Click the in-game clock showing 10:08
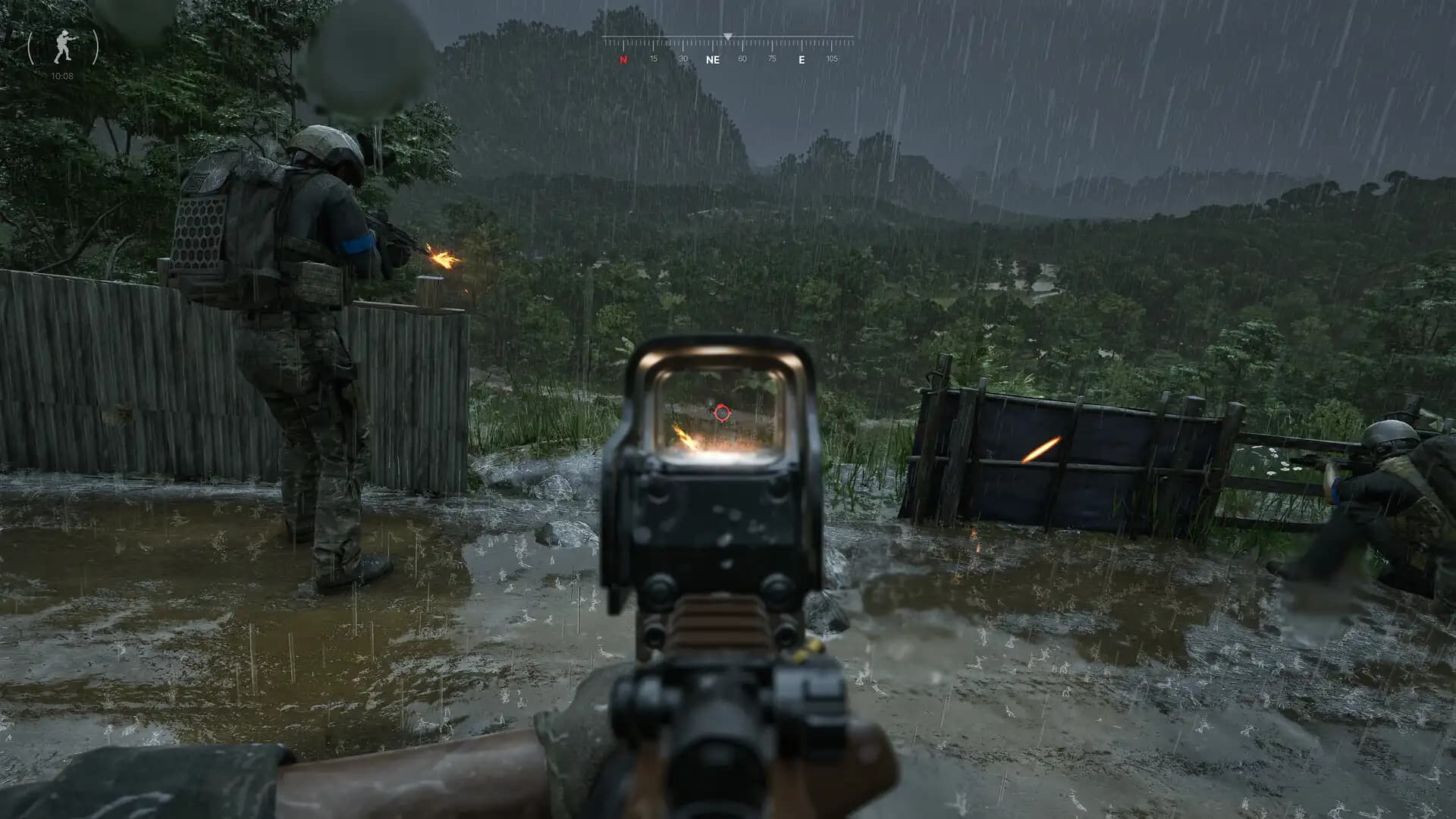Screen dimensions: 1456x819 61,75
